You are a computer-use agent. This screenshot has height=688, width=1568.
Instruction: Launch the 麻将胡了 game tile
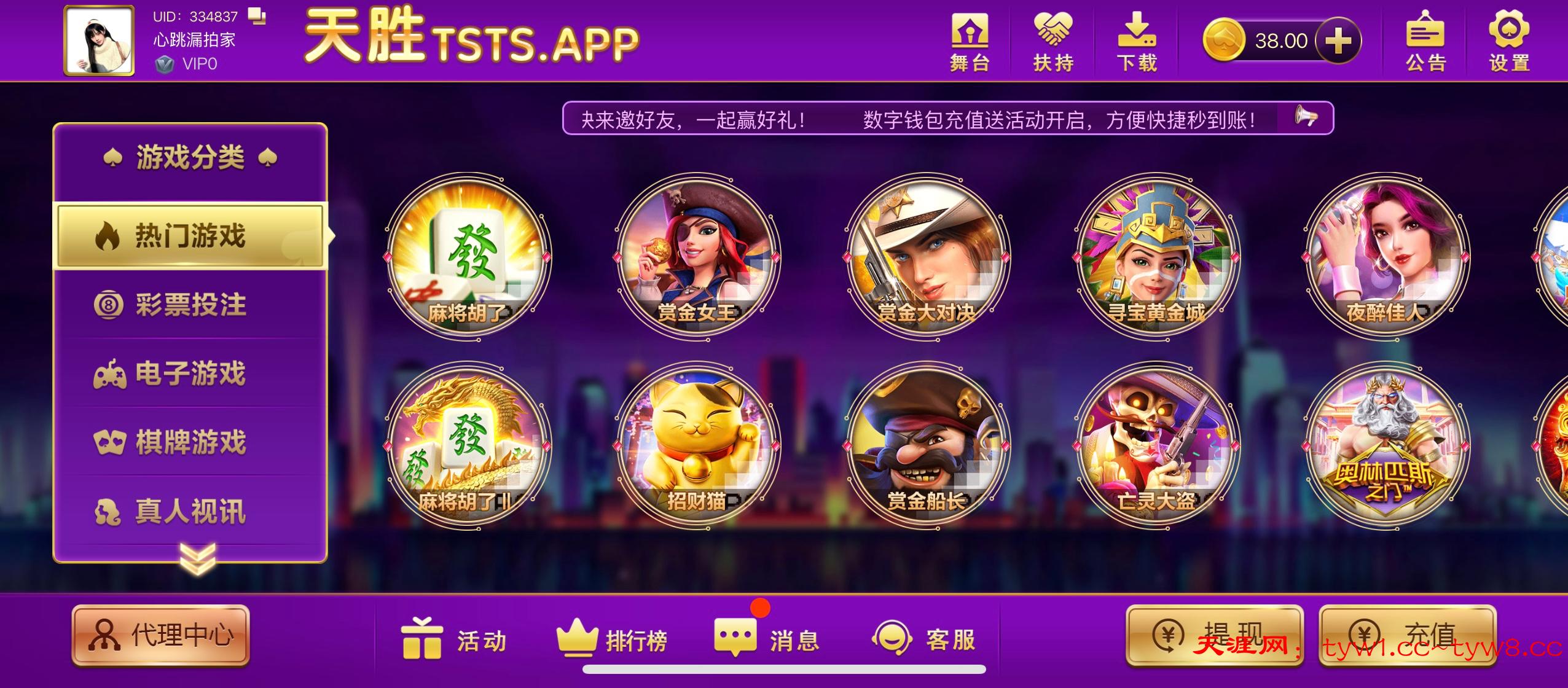coord(468,257)
